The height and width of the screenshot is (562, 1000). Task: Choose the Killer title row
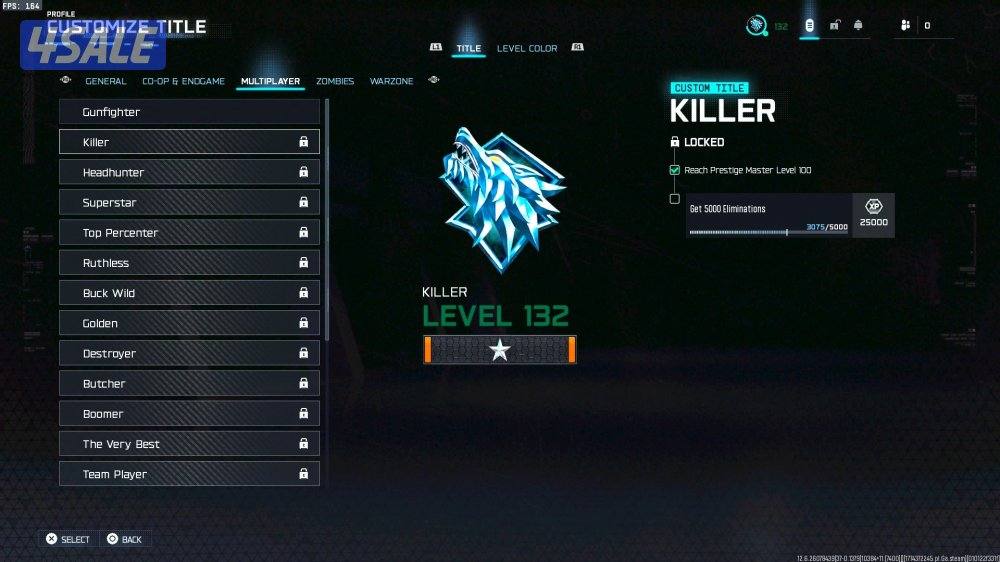pyautogui.click(x=189, y=142)
